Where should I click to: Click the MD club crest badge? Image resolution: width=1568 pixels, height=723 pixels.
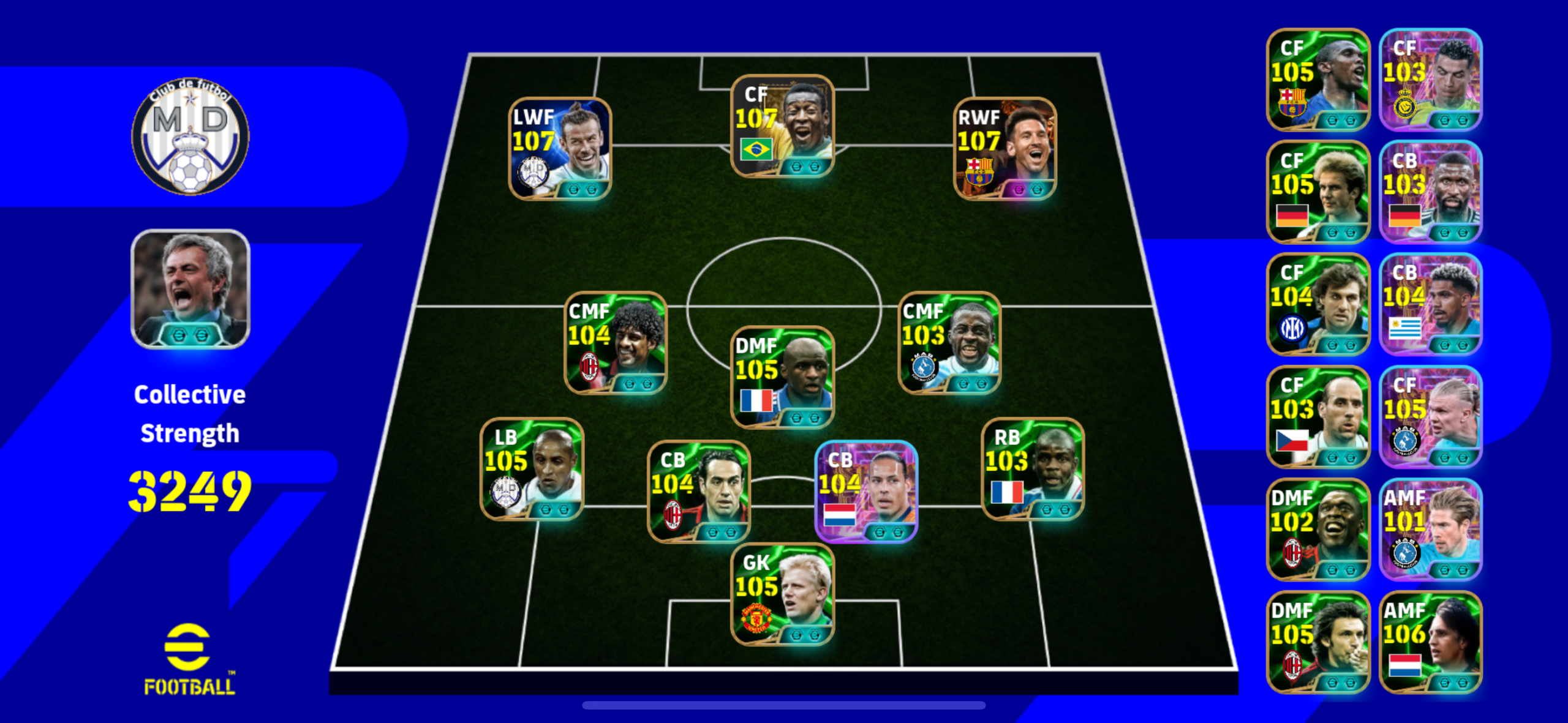[x=190, y=136]
